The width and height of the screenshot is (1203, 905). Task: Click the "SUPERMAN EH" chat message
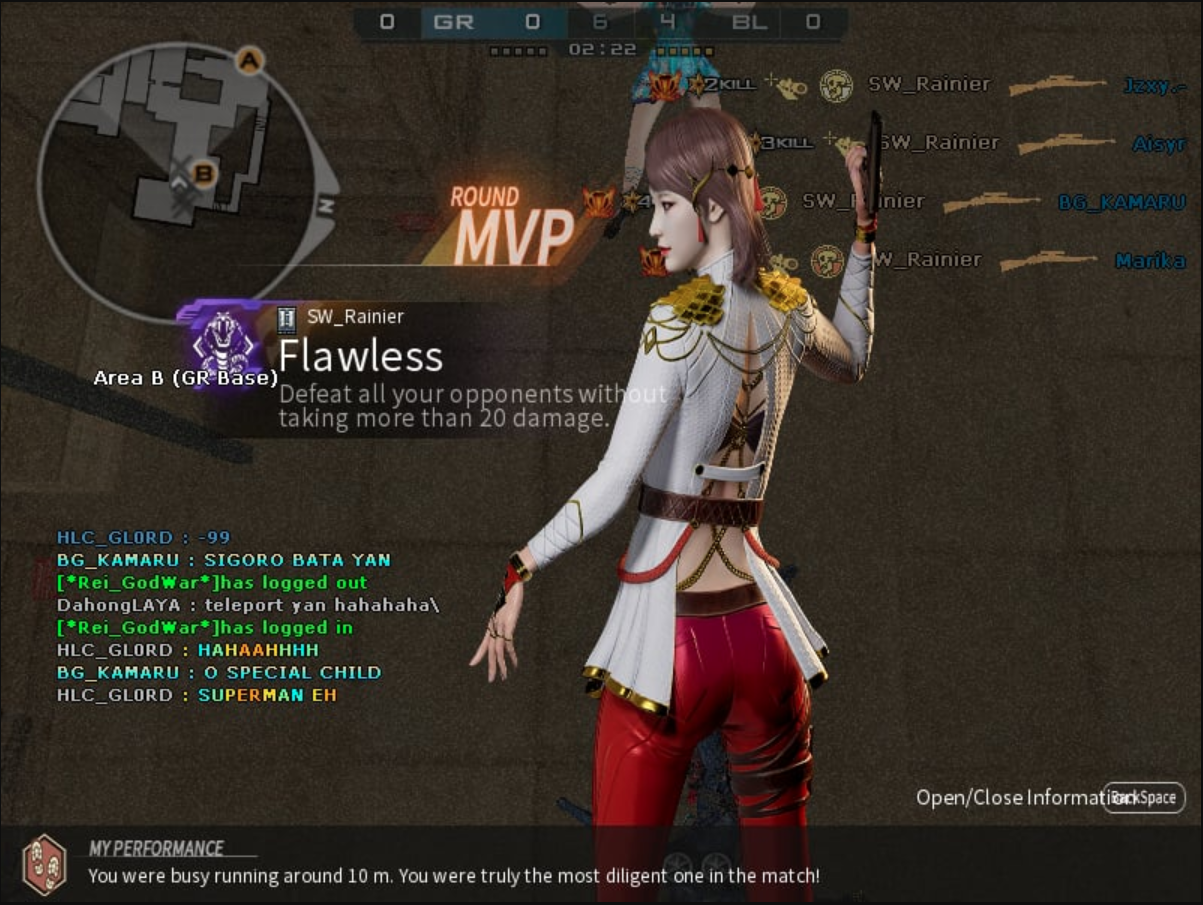tap(267, 695)
